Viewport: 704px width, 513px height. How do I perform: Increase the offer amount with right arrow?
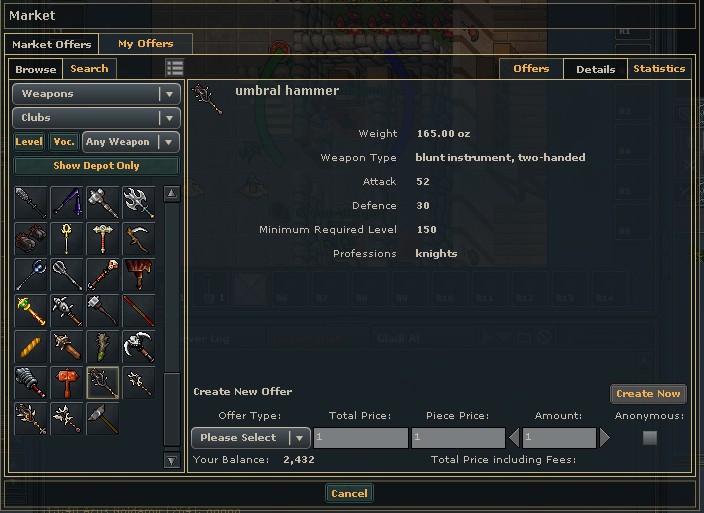tap(604, 438)
